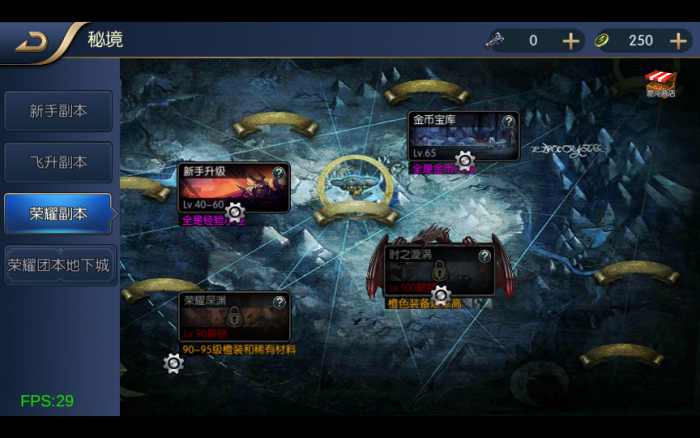Show help for the 时之漩涡 dungeon

484,256
